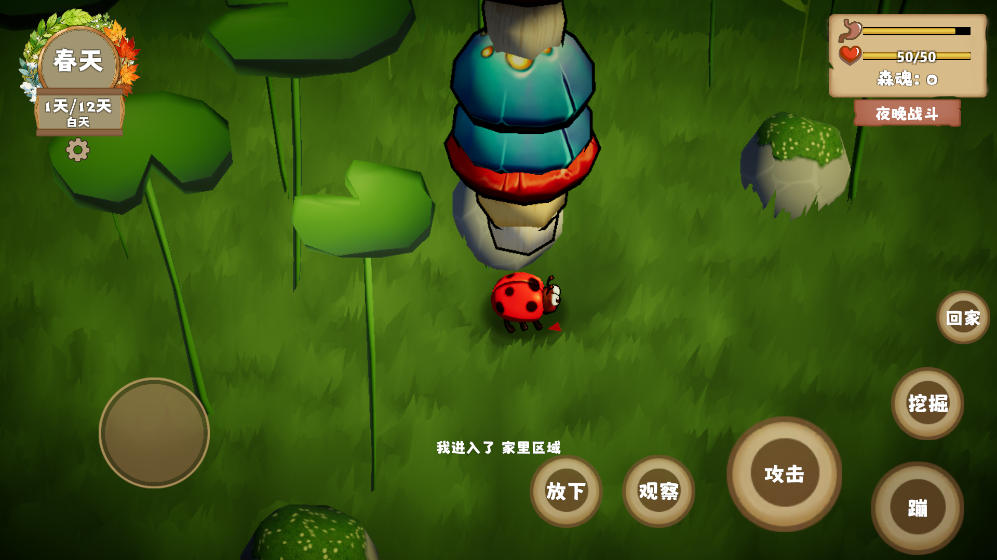Click the round virtual joystick pad

[154, 433]
